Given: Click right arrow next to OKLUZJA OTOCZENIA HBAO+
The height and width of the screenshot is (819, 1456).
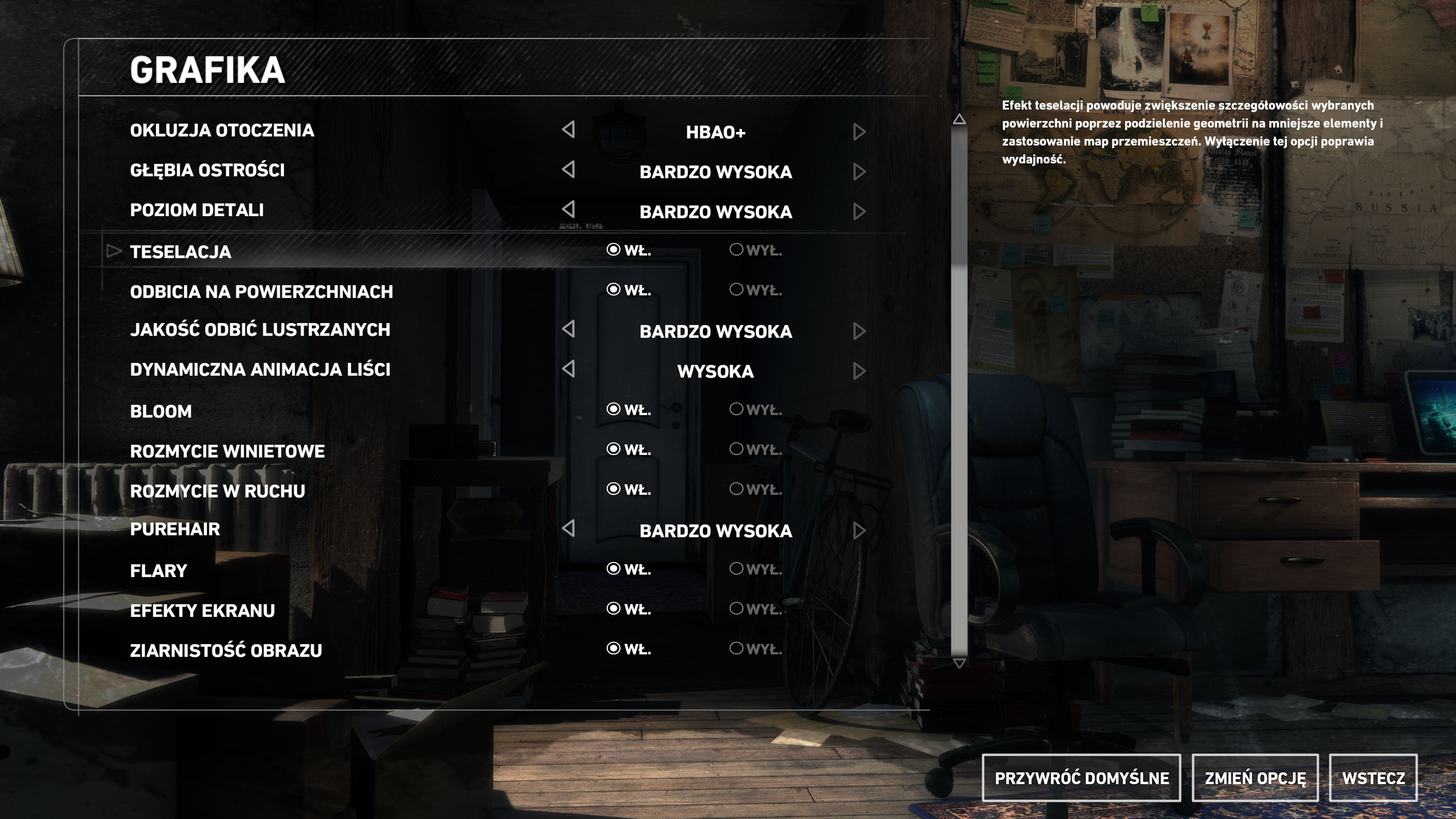Looking at the screenshot, I should pyautogui.click(x=859, y=132).
